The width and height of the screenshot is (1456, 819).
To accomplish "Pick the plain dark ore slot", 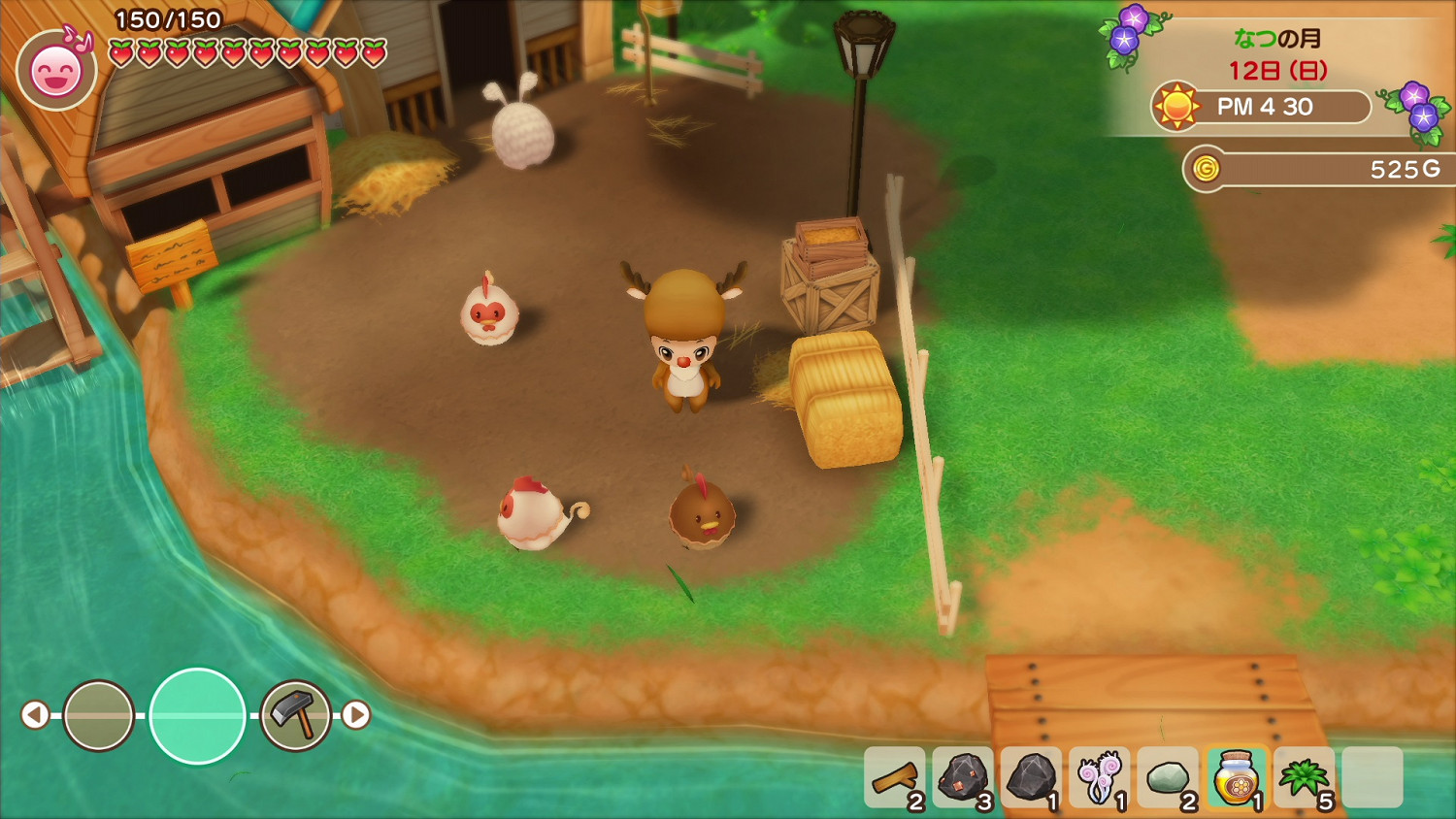I will 1031,777.
